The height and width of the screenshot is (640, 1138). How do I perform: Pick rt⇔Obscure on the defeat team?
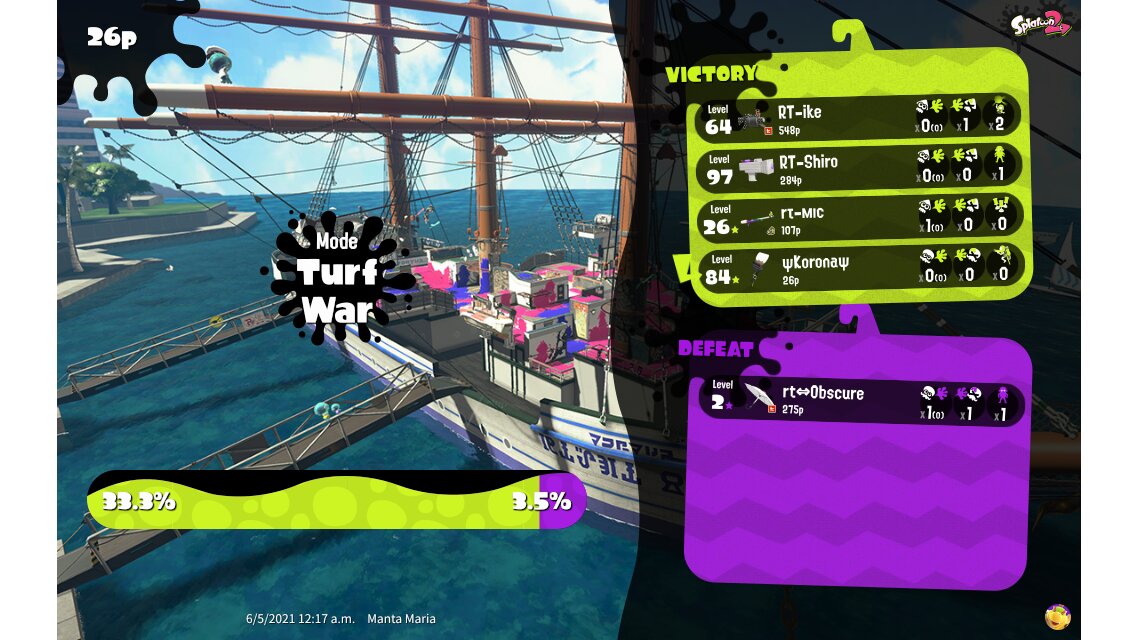coord(860,402)
